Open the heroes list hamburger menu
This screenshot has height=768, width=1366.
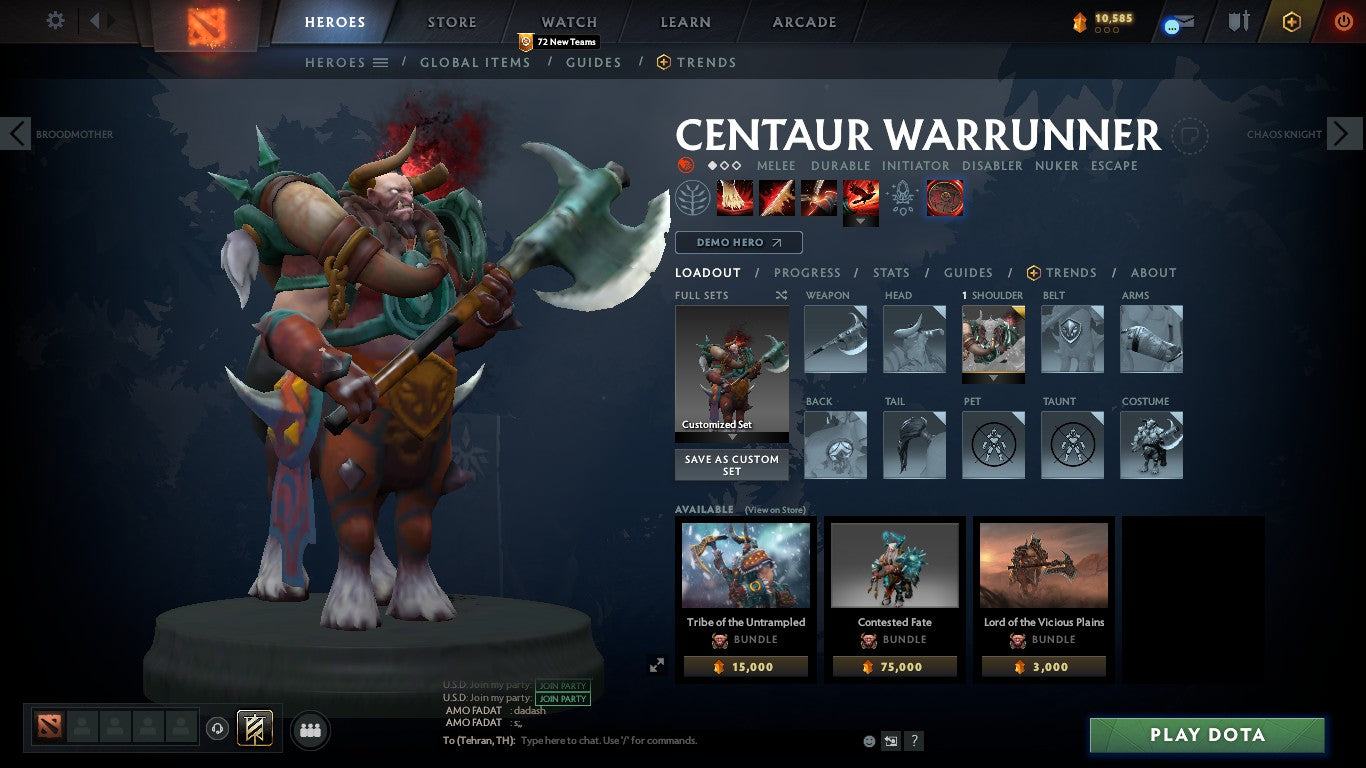(380, 62)
